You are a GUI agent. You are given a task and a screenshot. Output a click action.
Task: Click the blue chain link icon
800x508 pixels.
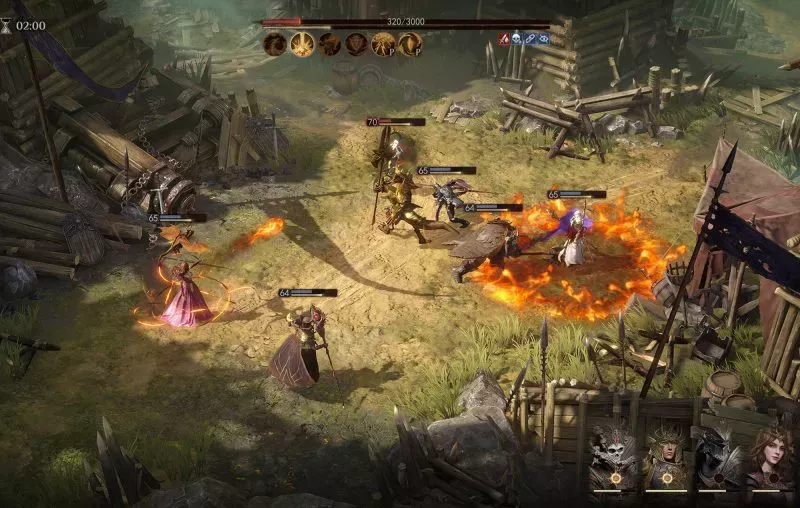[531, 39]
